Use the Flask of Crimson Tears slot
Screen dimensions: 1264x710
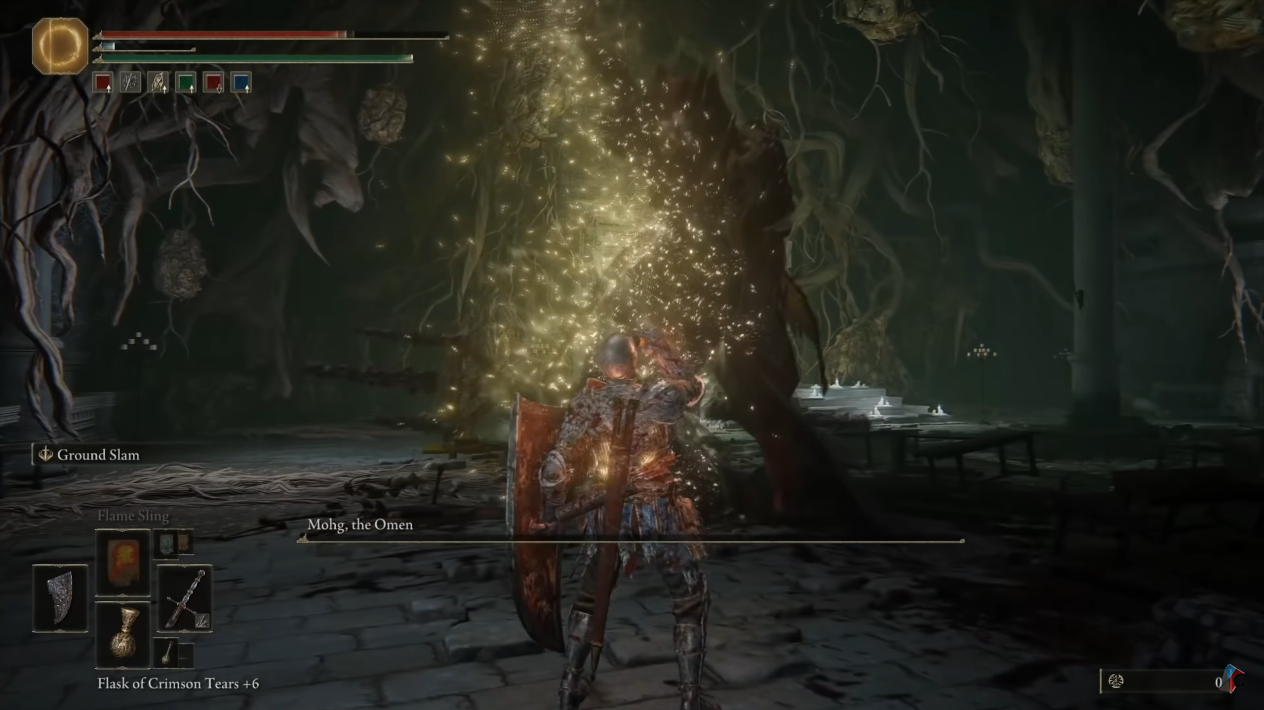pyautogui.click(x=123, y=634)
